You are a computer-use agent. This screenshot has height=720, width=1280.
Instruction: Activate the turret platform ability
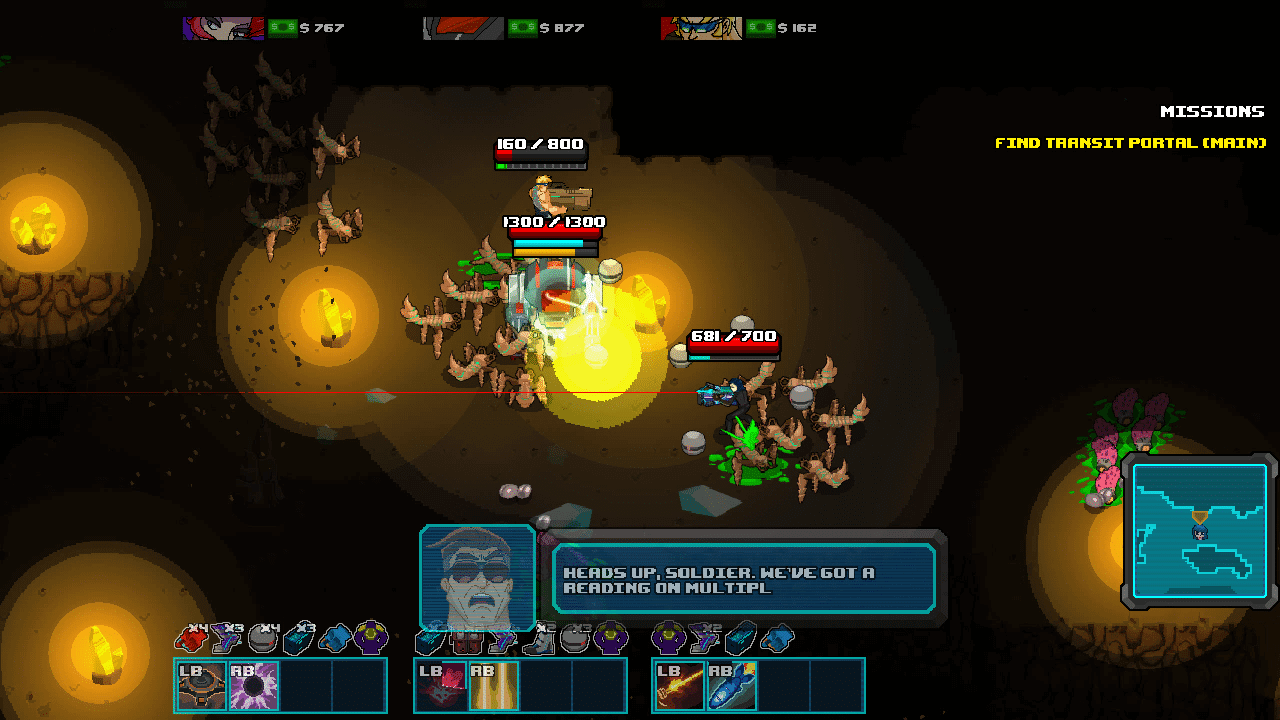pos(203,686)
